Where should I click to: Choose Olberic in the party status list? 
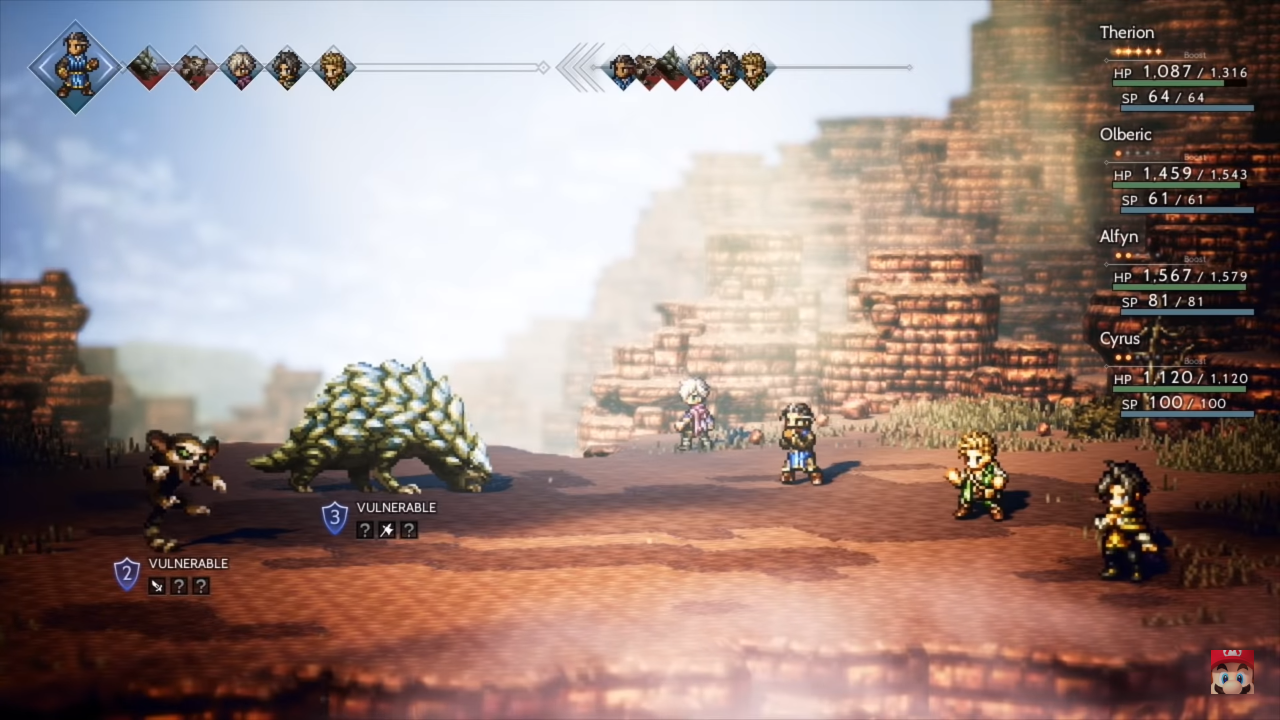pyautogui.click(x=1125, y=134)
